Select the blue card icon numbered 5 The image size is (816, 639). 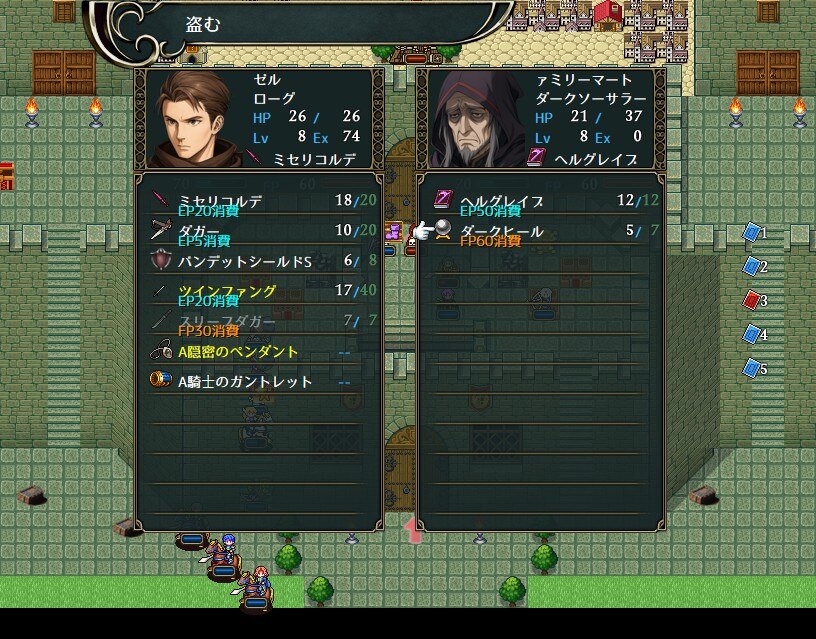(x=752, y=368)
